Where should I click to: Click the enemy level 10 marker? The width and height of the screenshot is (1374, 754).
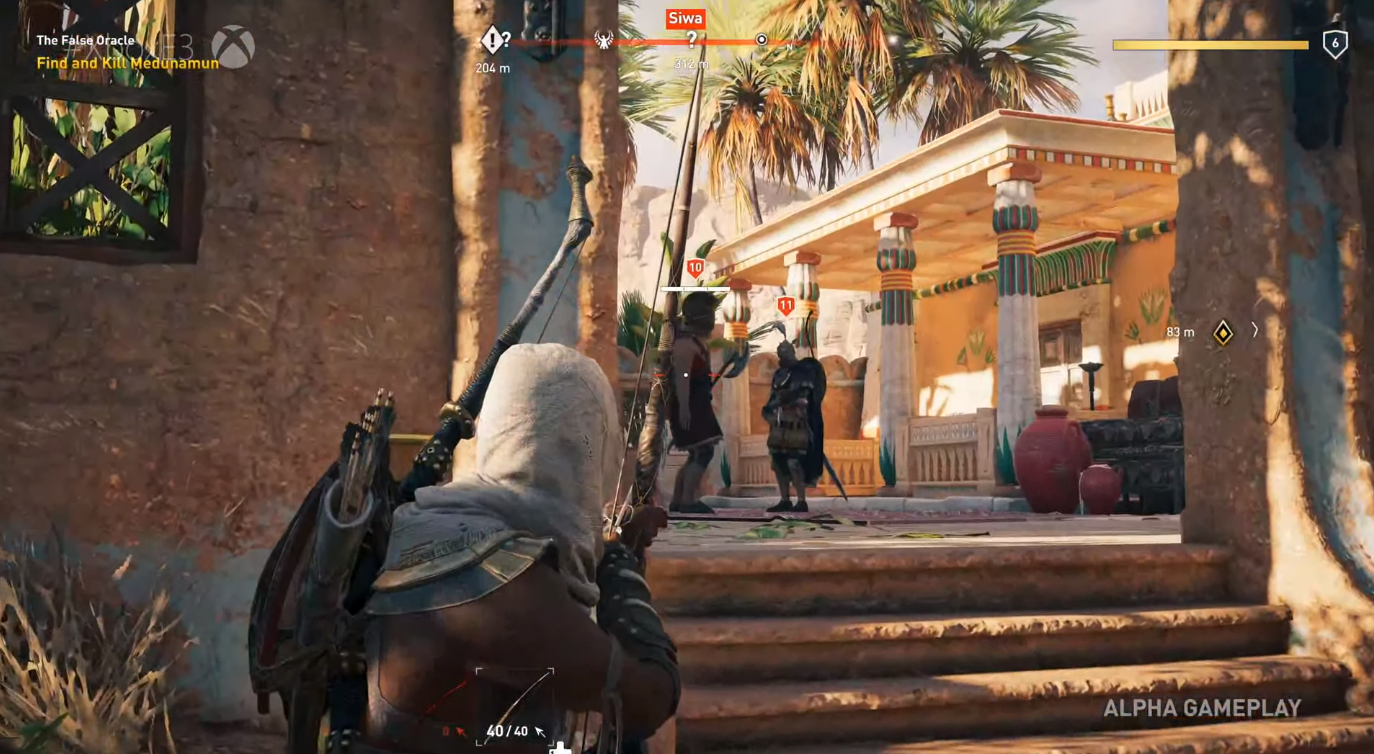coord(695,267)
